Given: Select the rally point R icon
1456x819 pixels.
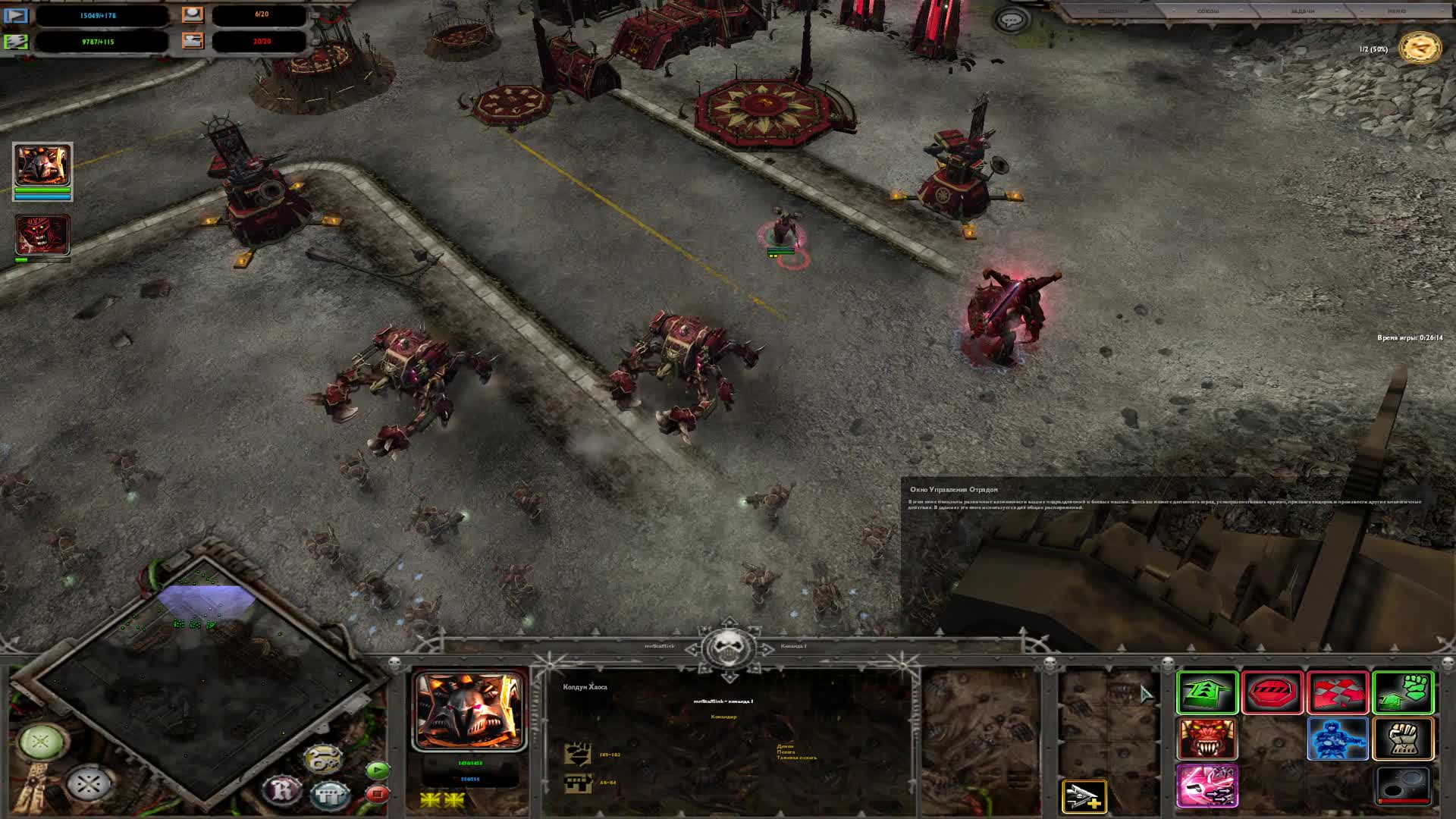Looking at the screenshot, I should click(x=281, y=791).
